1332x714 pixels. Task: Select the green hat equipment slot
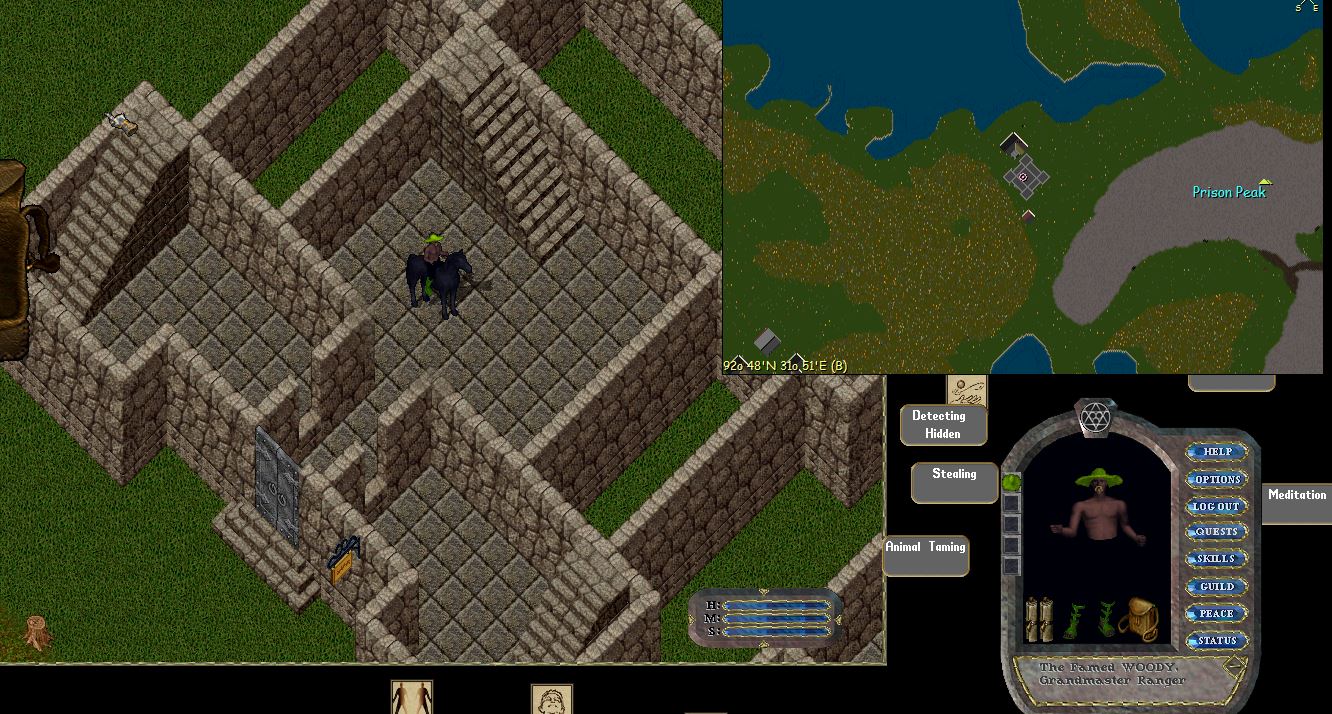coord(1010,482)
